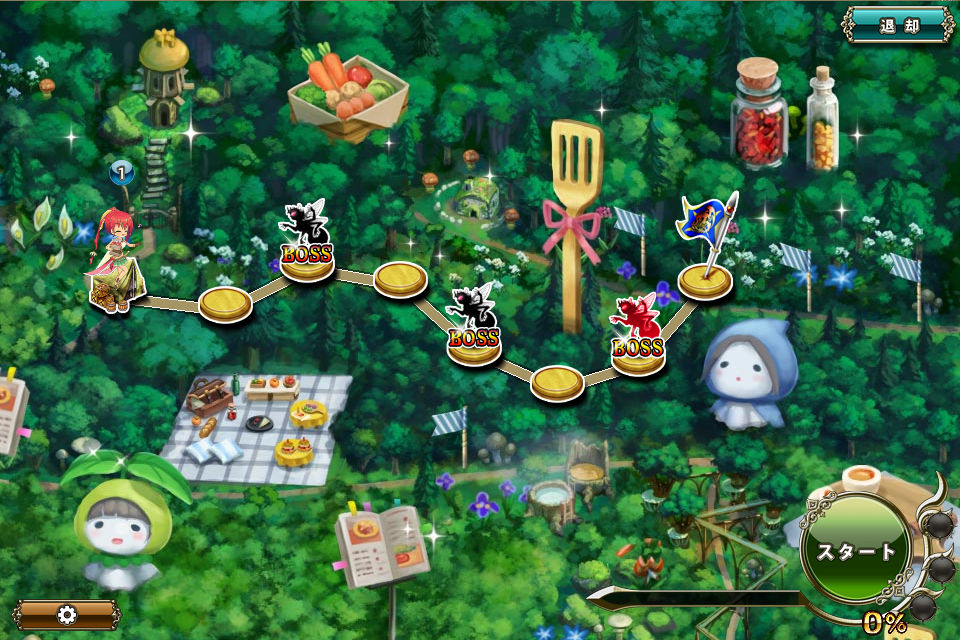Hit the green スタート start button
This screenshot has width=960, height=640.
(856, 551)
